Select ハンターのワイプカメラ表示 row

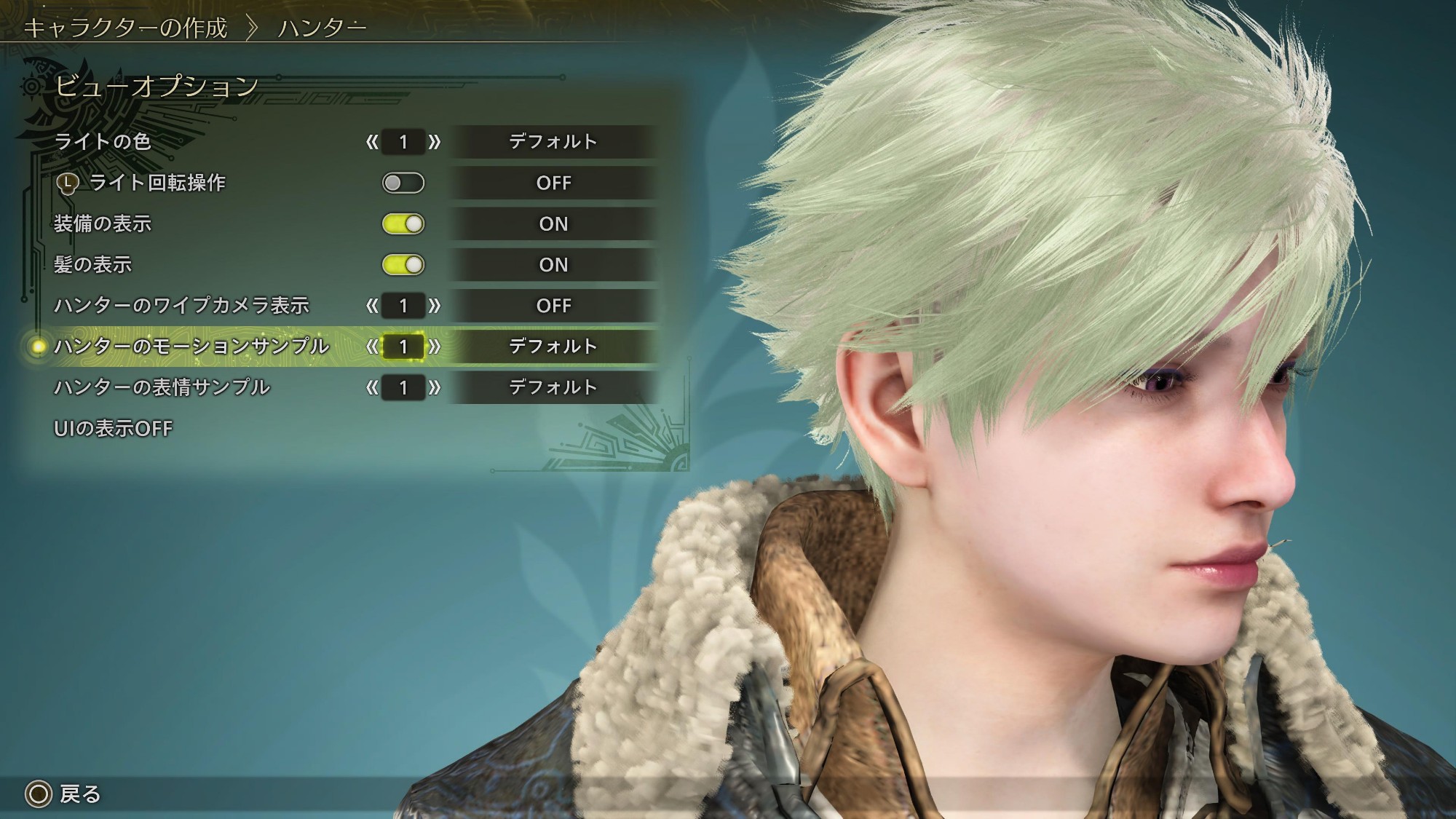182,306
